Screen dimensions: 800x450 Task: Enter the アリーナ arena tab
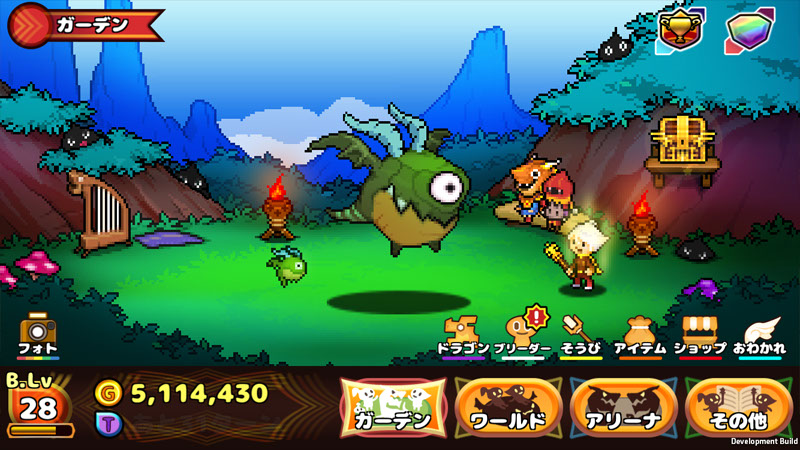pyautogui.click(x=623, y=410)
